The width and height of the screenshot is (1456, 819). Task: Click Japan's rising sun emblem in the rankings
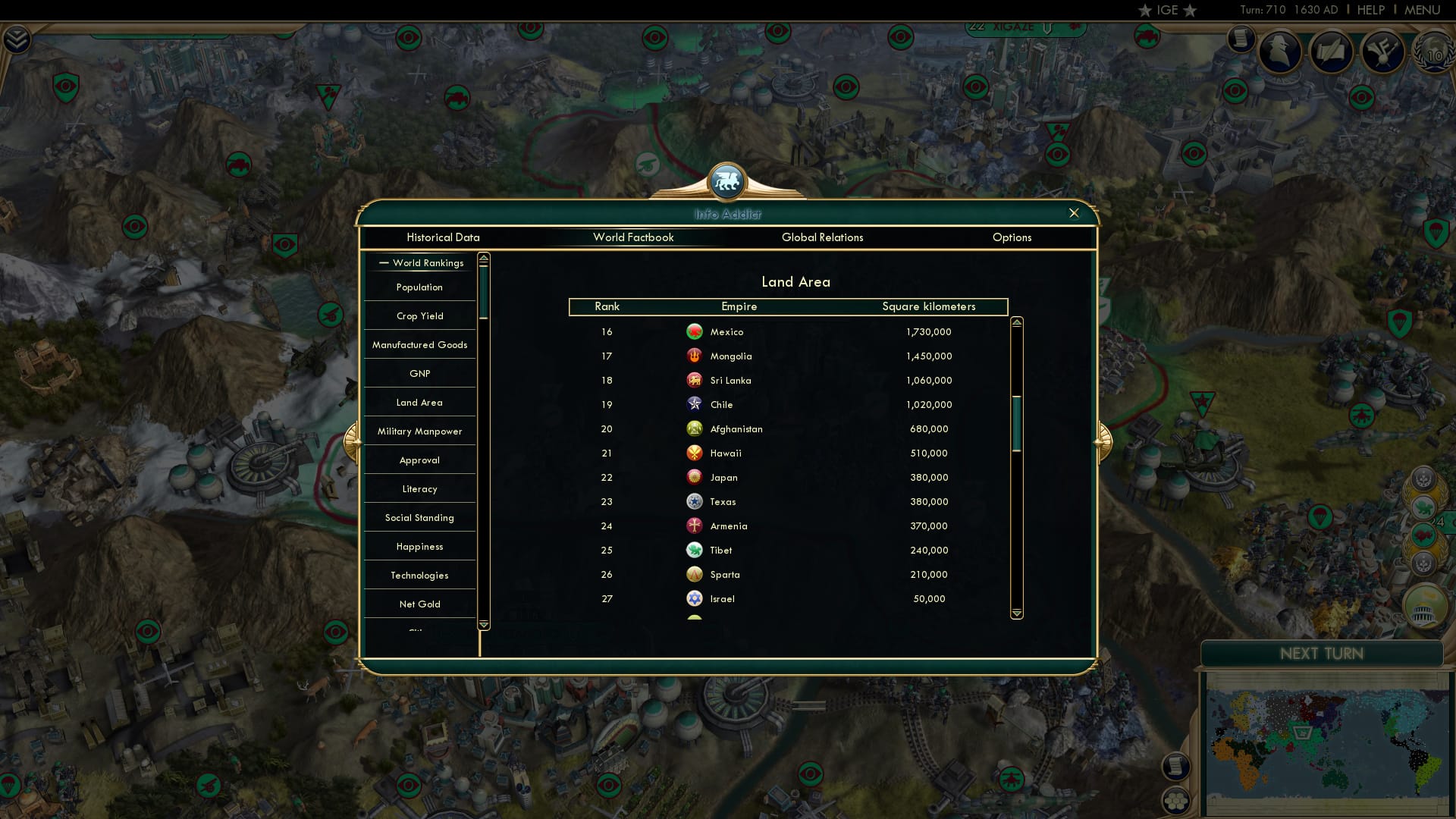(694, 477)
